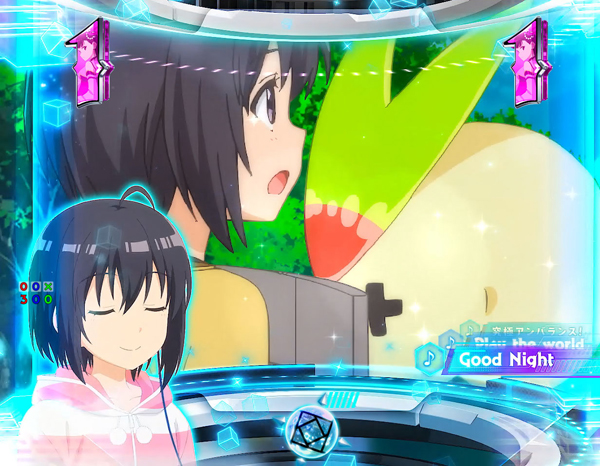Click the music note icon beside Good Night

pyautogui.click(x=430, y=358)
